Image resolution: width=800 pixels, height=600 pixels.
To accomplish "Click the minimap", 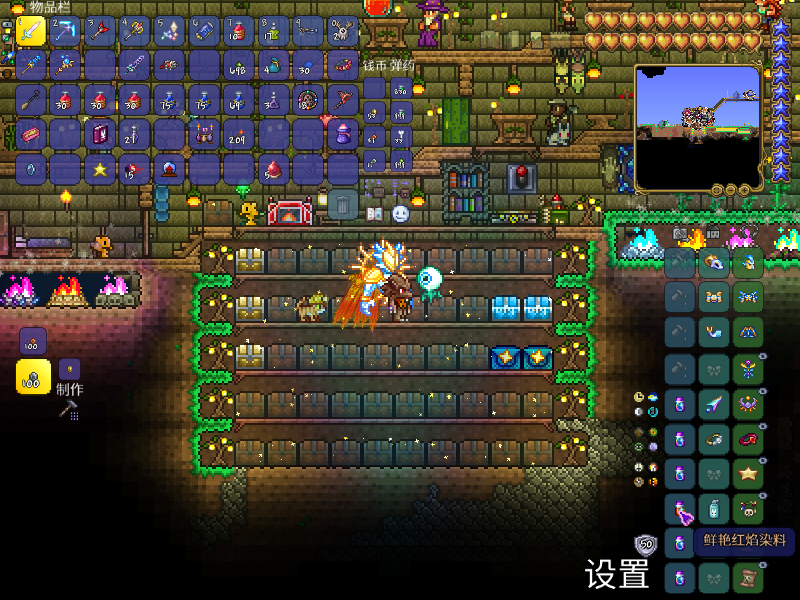I will coord(698,128).
